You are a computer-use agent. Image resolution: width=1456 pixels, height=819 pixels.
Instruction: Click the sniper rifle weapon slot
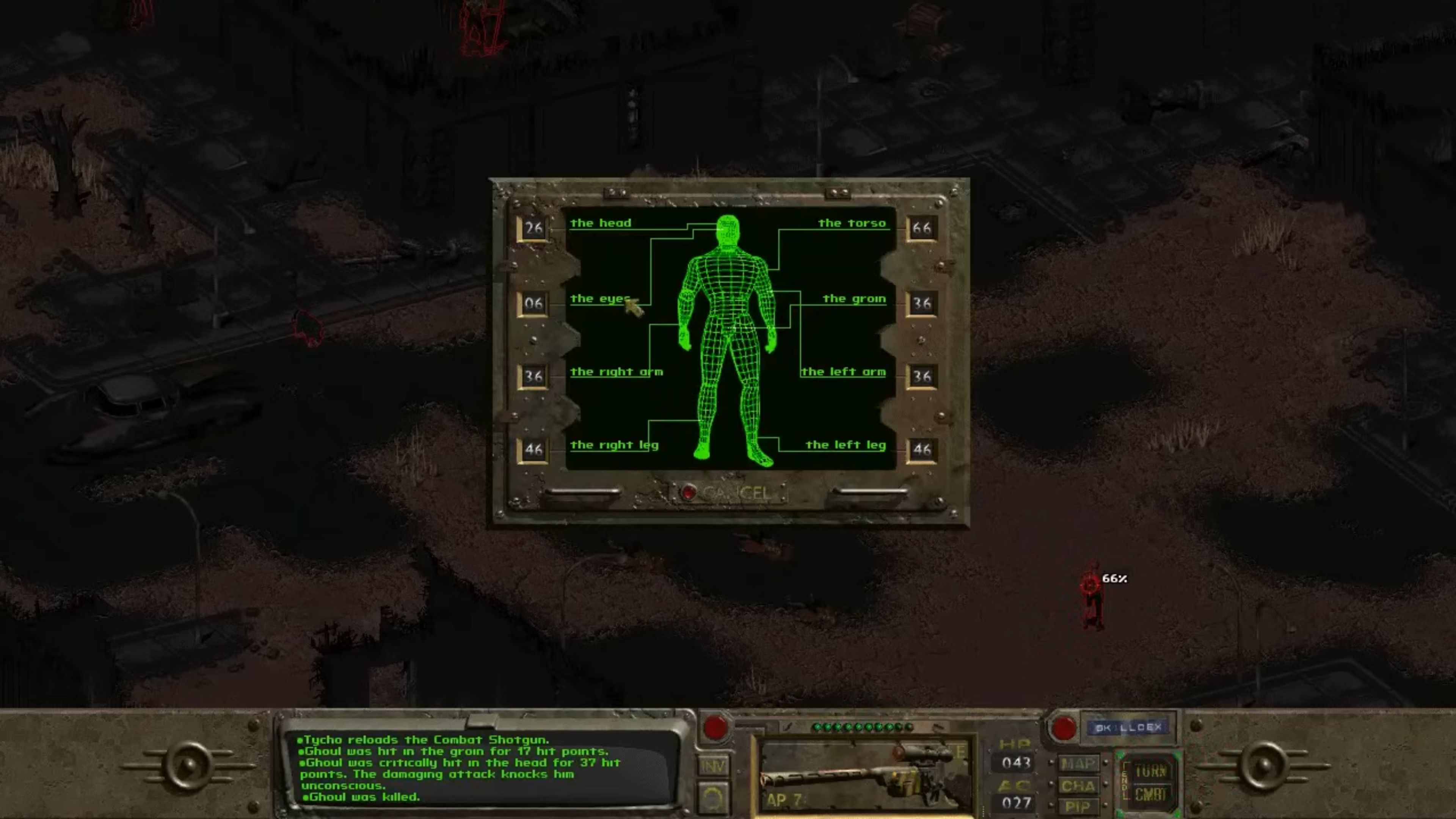pyautogui.click(x=865, y=774)
